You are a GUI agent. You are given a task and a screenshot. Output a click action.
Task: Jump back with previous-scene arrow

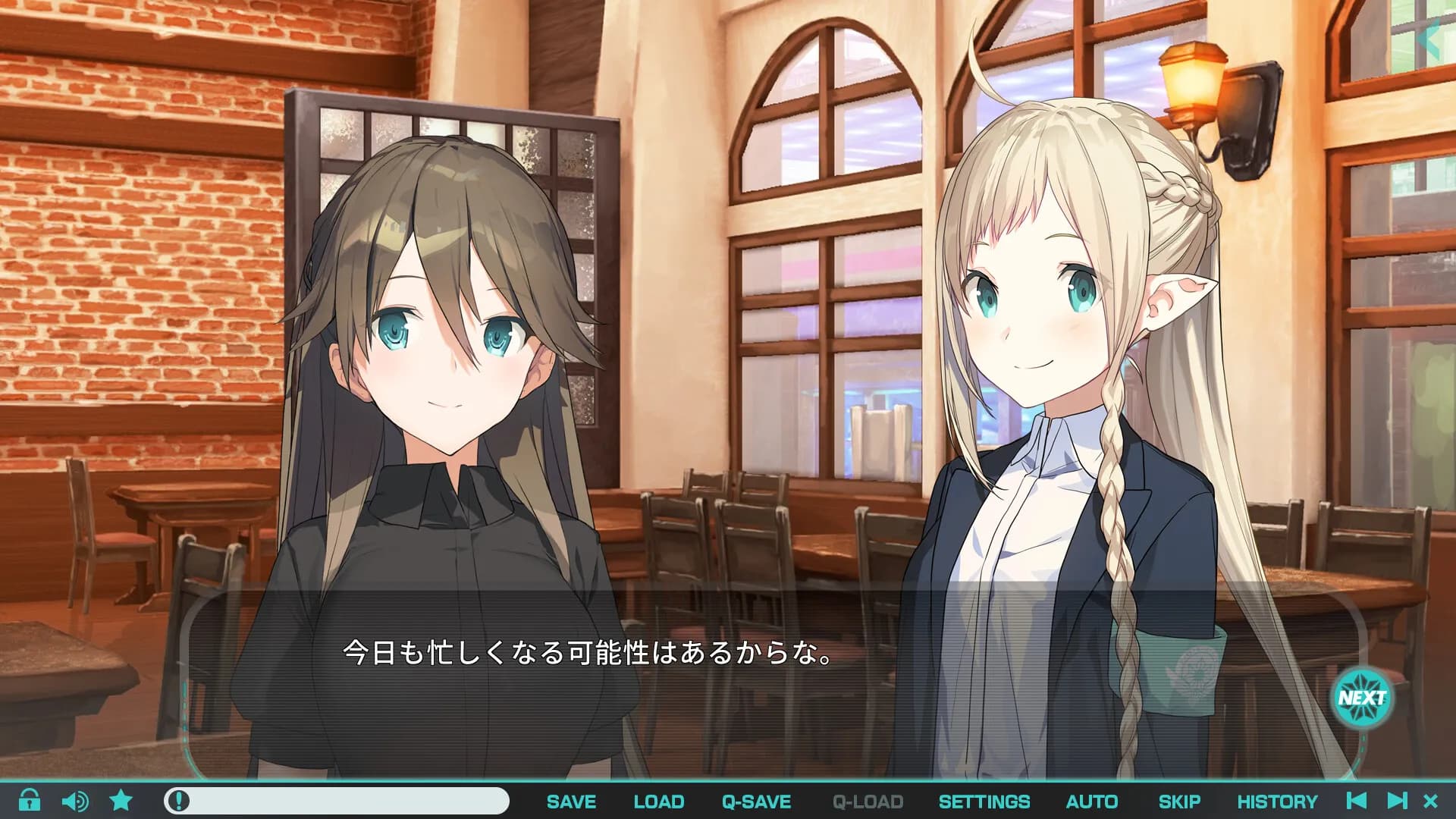pyautogui.click(x=1357, y=801)
